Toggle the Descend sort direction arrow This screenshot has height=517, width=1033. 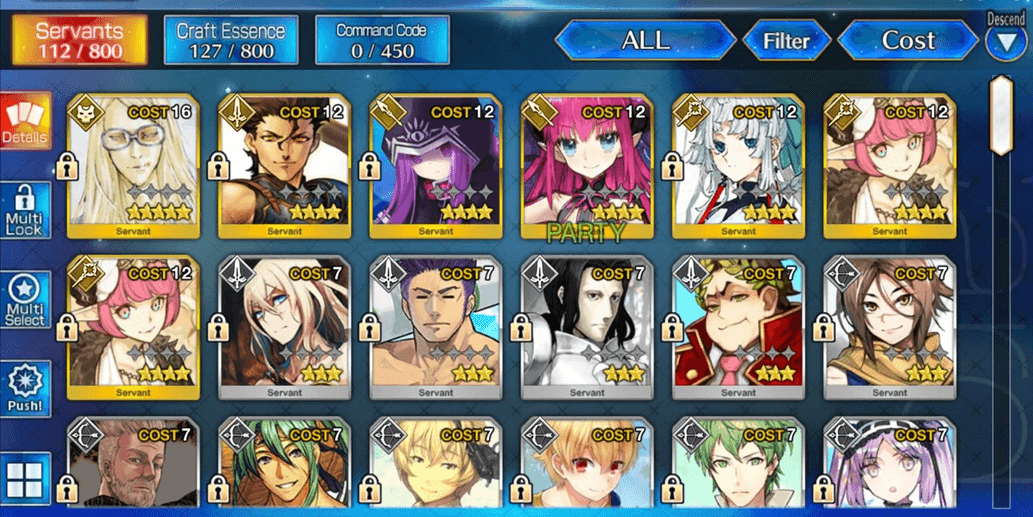coord(1005,42)
